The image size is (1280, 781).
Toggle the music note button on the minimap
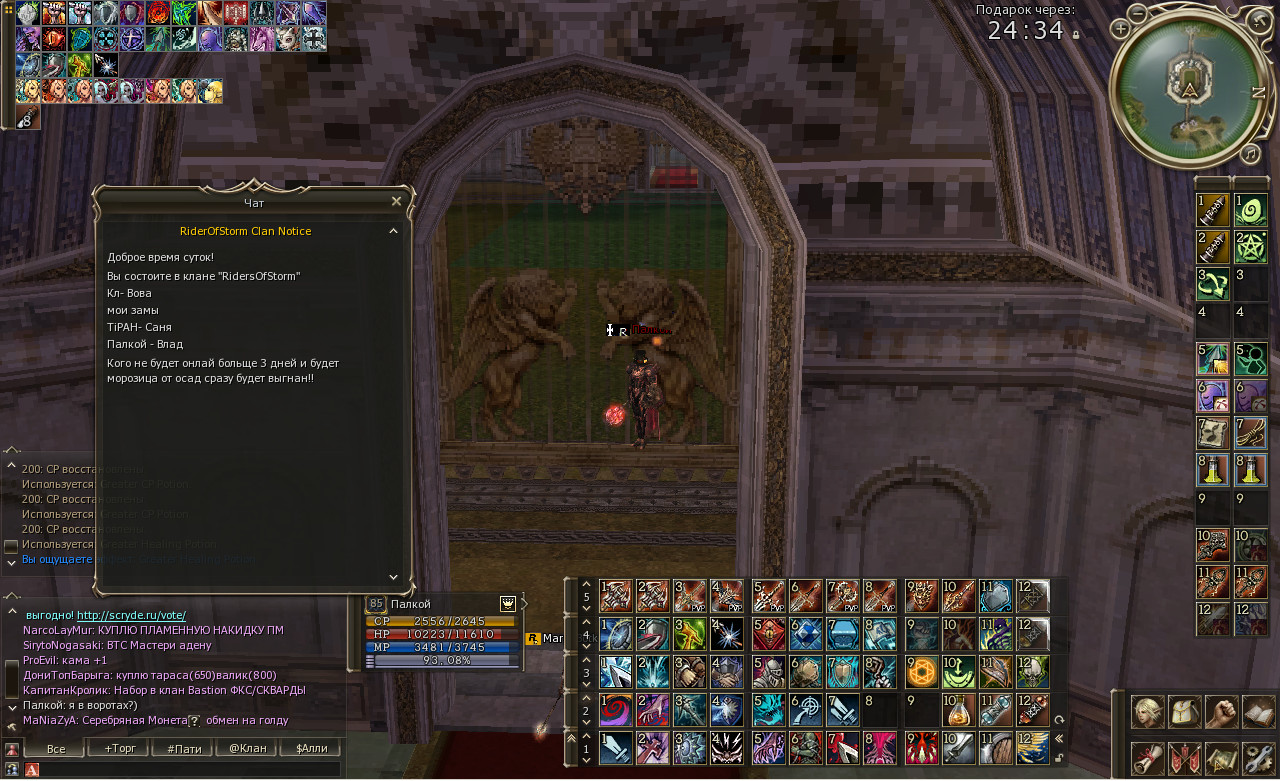[1250, 153]
